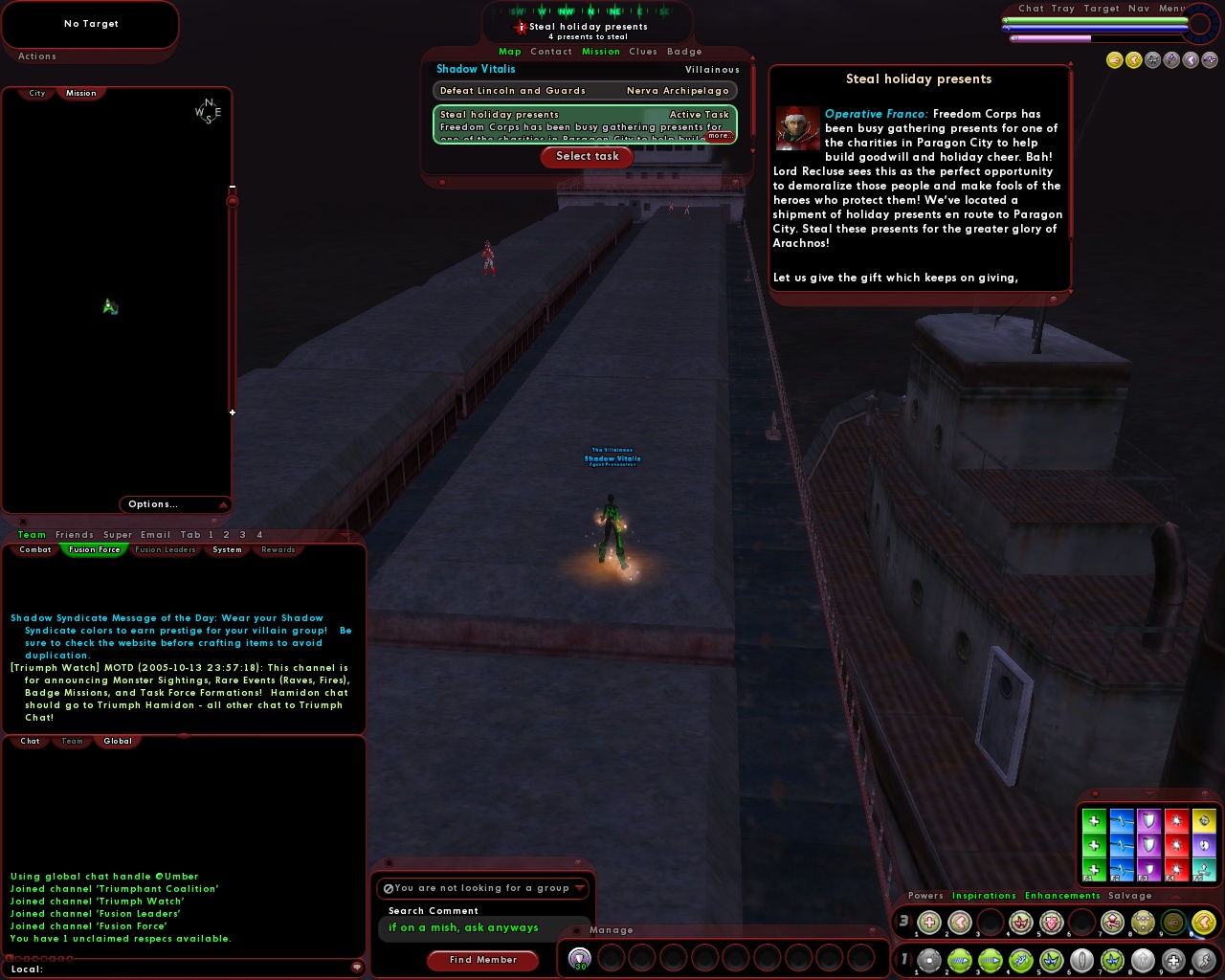Enable the Combat chat filter
1225x980 pixels.
33,549
